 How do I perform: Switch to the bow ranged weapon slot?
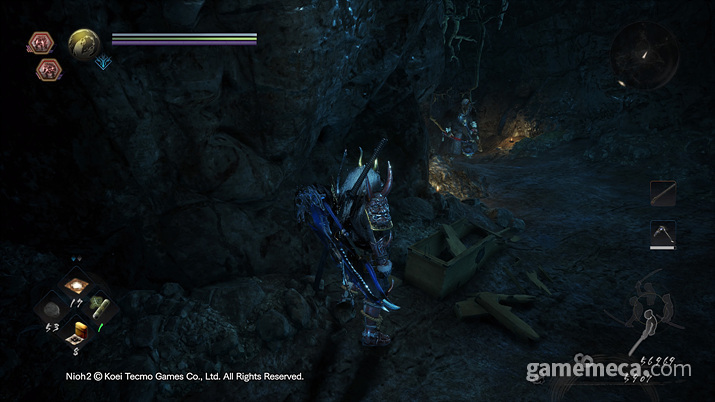(663, 233)
